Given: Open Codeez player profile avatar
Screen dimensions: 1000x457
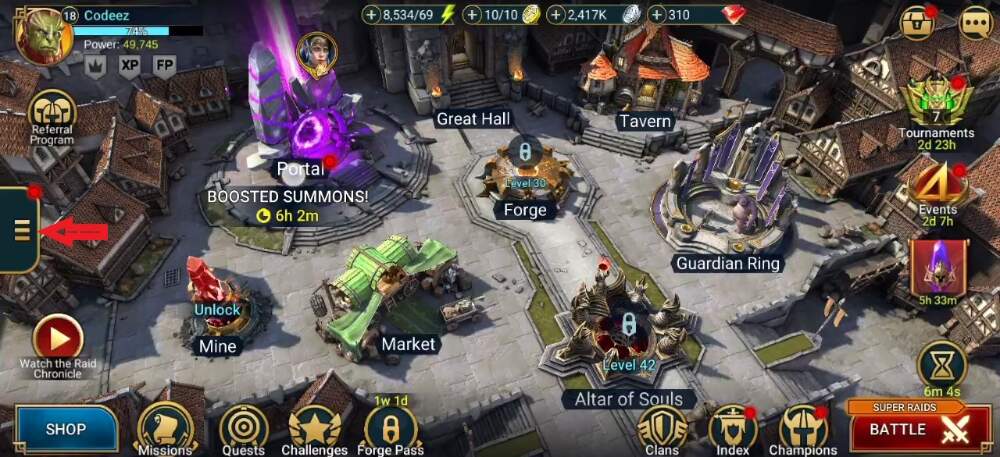Looking at the screenshot, I should click(x=42, y=36).
